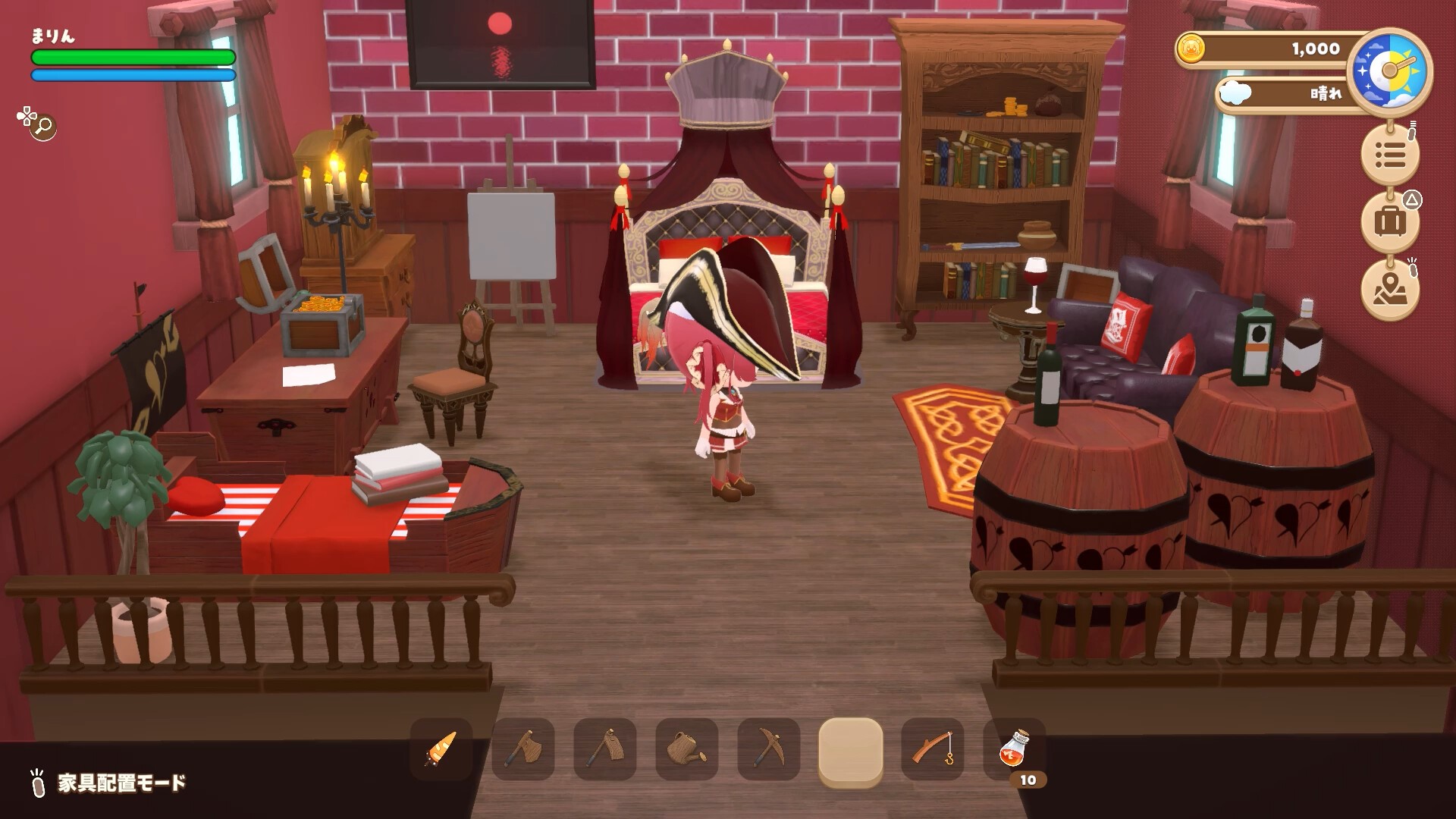
Task: Open the suitcase inventory button
Action: coord(1390,221)
